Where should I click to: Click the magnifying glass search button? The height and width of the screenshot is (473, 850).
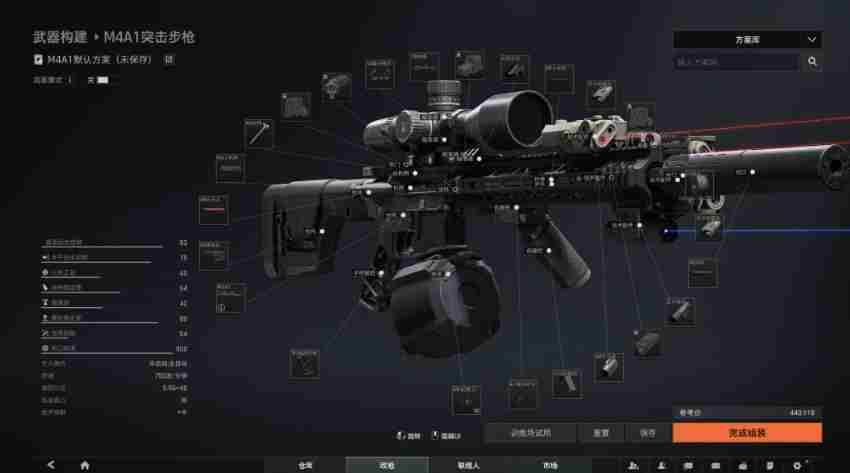(x=813, y=62)
